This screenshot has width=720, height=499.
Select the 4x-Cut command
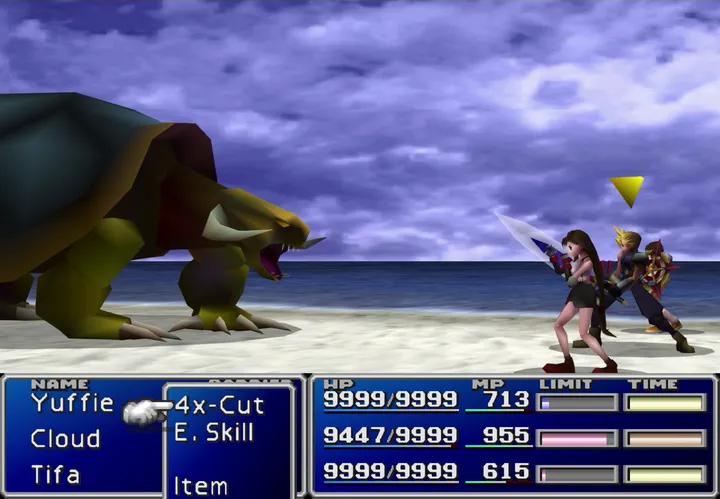click(x=219, y=406)
